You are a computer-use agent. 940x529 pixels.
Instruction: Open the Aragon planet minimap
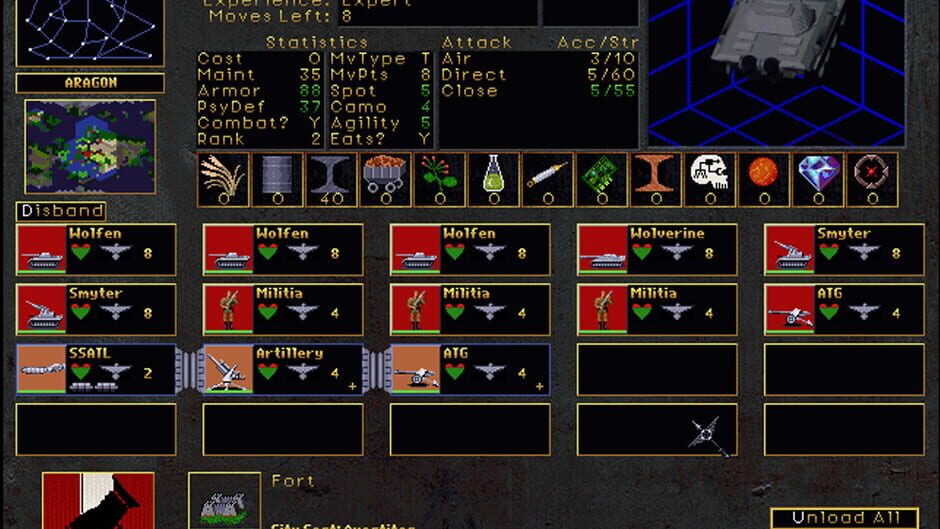(90, 146)
